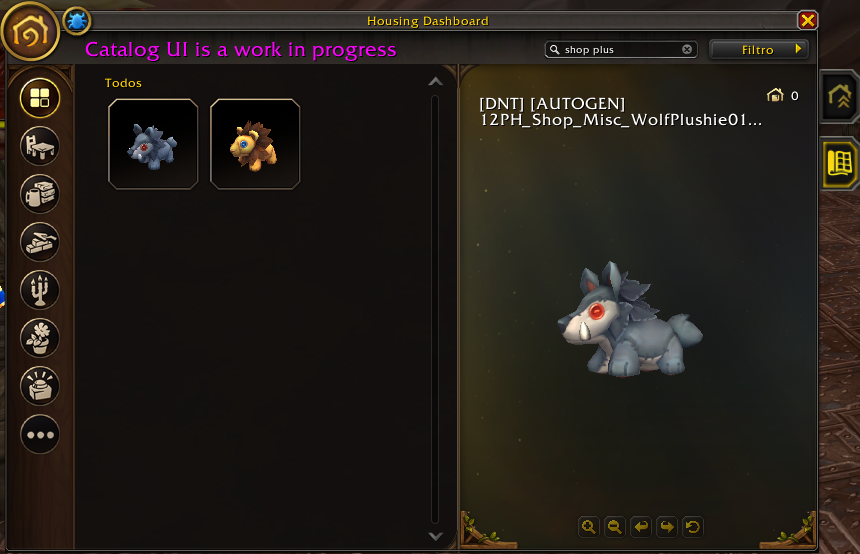This screenshot has width=860, height=554.
Task: Open the glowing box category
Action: pyautogui.click(x=40, y=386)
